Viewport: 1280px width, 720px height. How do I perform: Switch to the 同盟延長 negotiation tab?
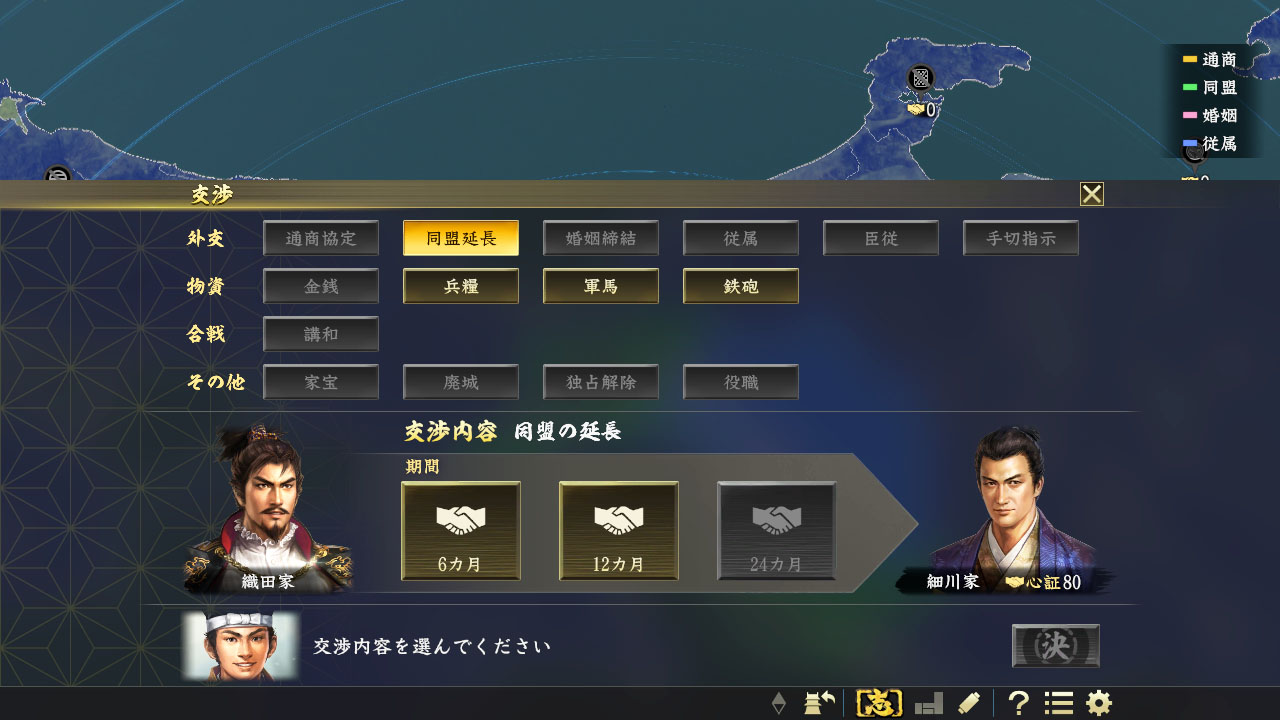(460, 238)
